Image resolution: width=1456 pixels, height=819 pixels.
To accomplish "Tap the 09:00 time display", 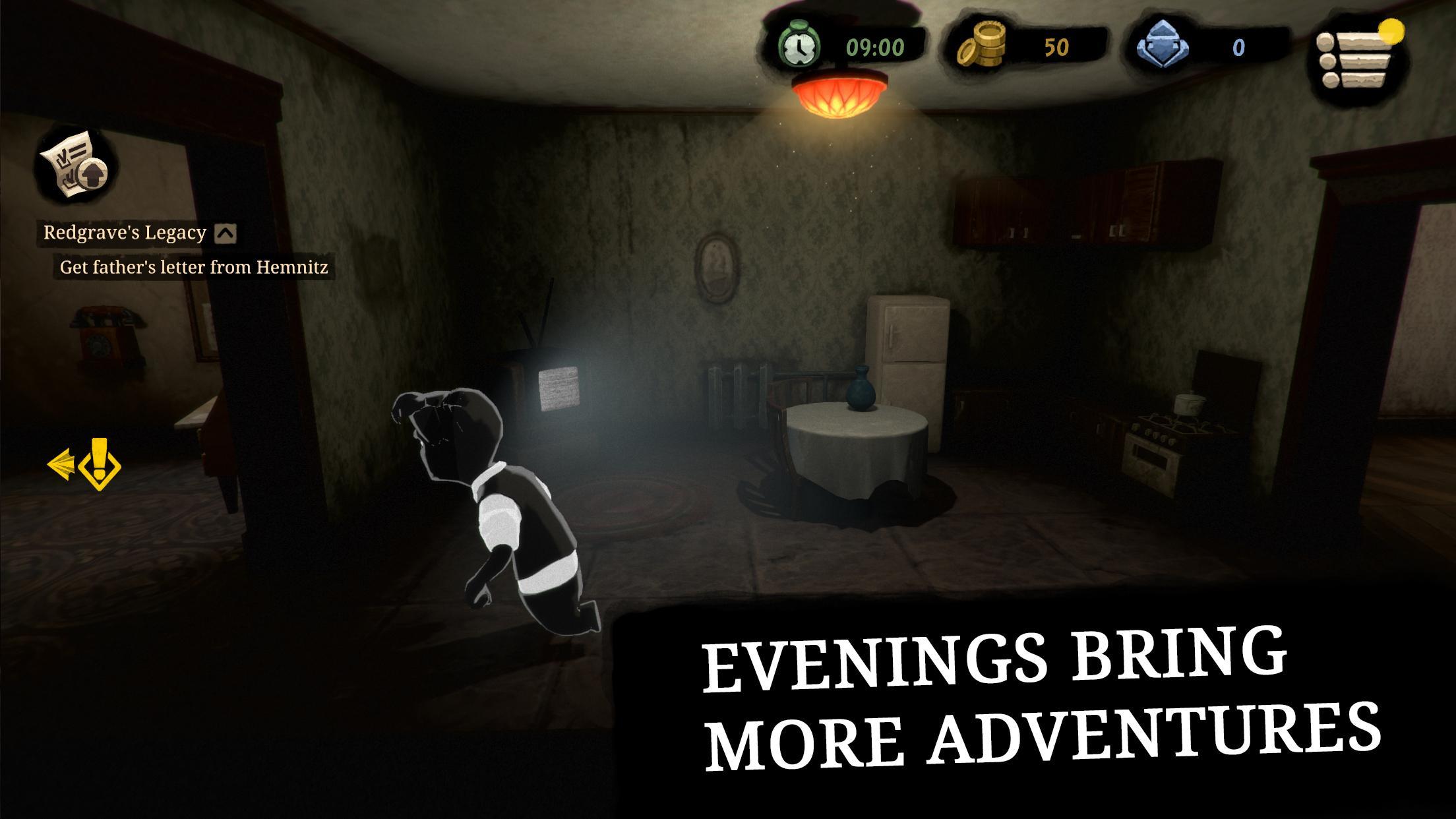I will pos(877,46).
